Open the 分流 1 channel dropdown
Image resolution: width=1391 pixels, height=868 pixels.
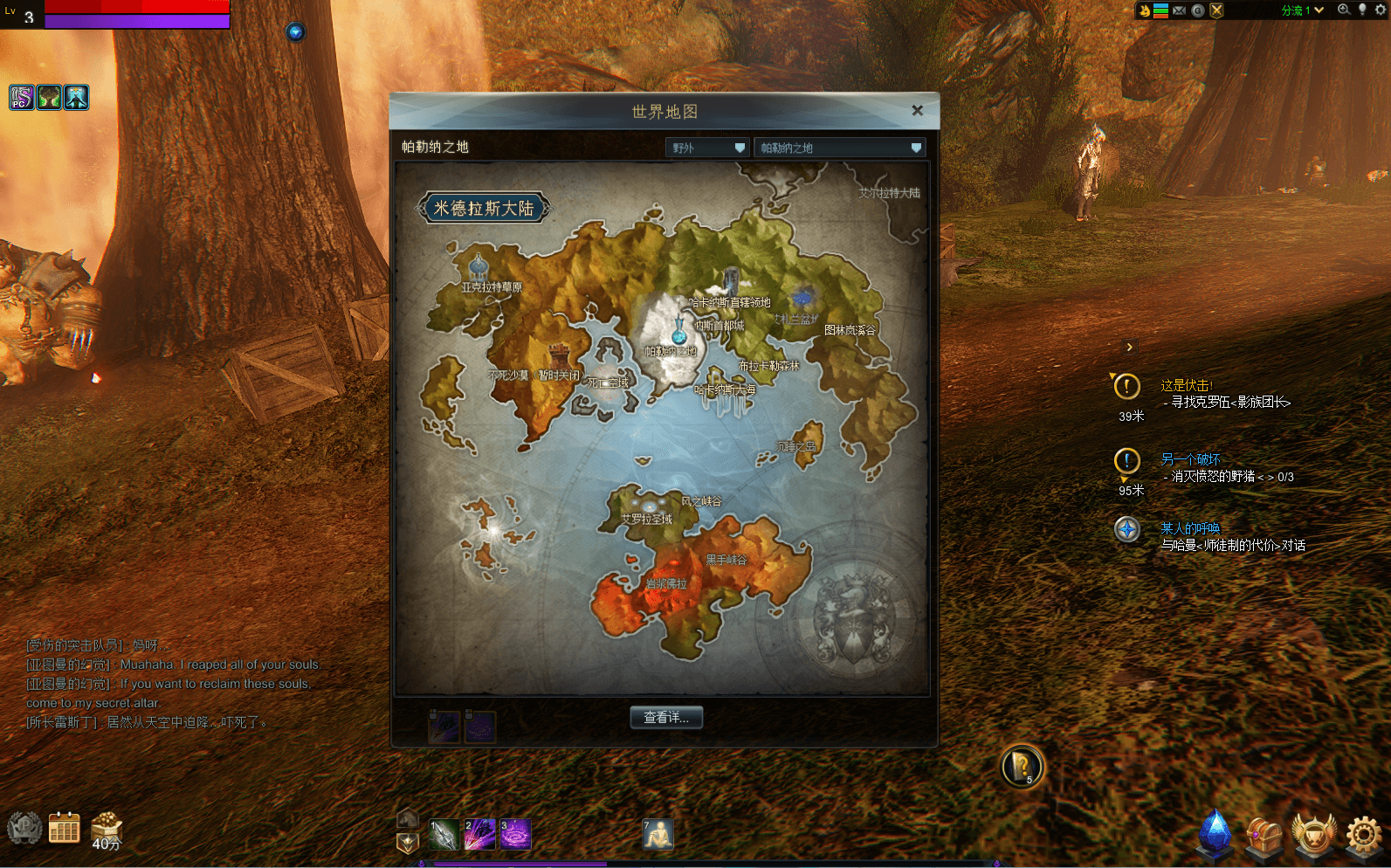[x=1302, y=10]
